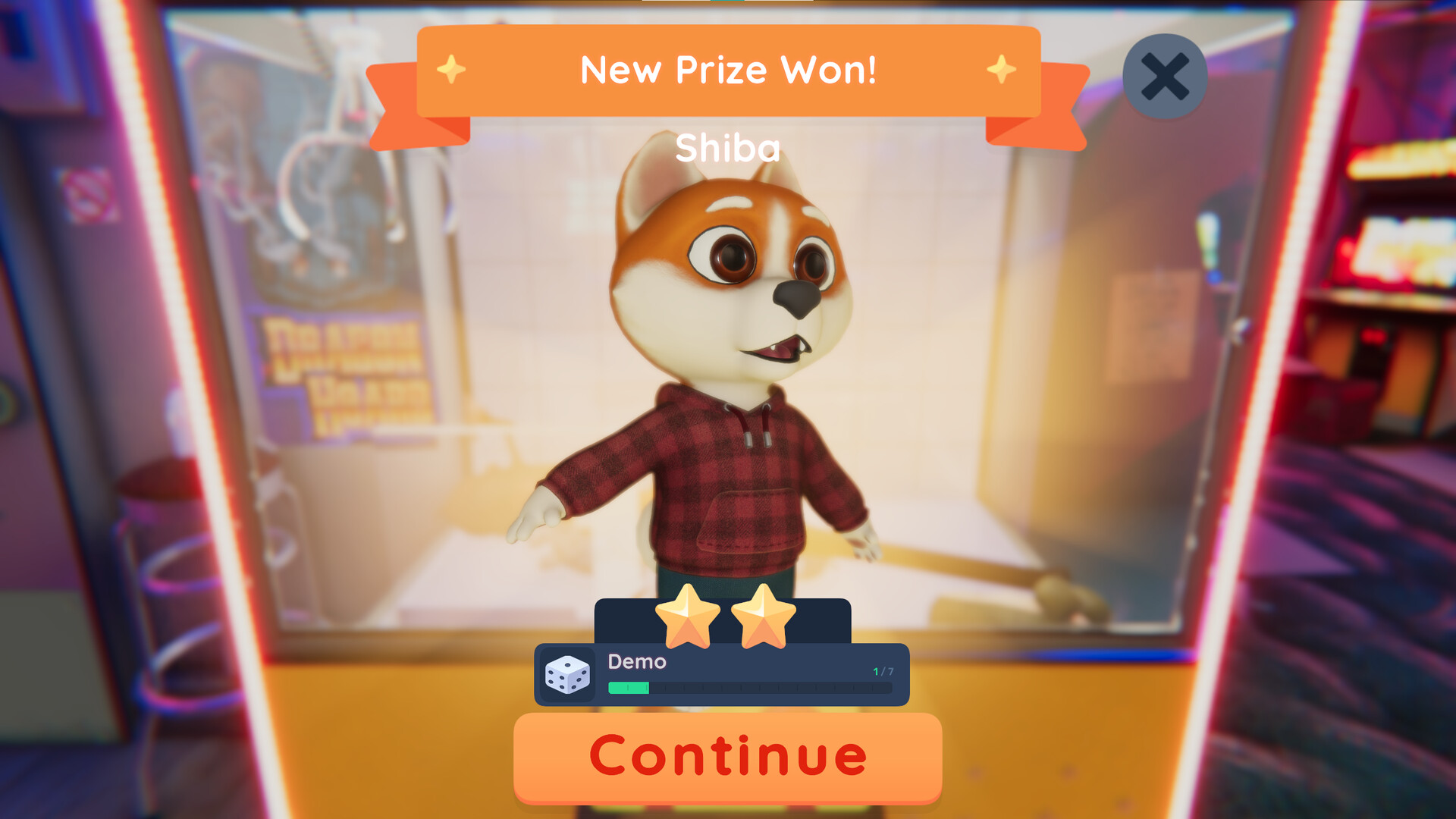Select the Shiba name title
Image resolution: width=1456 pixels, height=819 pixels.
[x=726, y=148]
